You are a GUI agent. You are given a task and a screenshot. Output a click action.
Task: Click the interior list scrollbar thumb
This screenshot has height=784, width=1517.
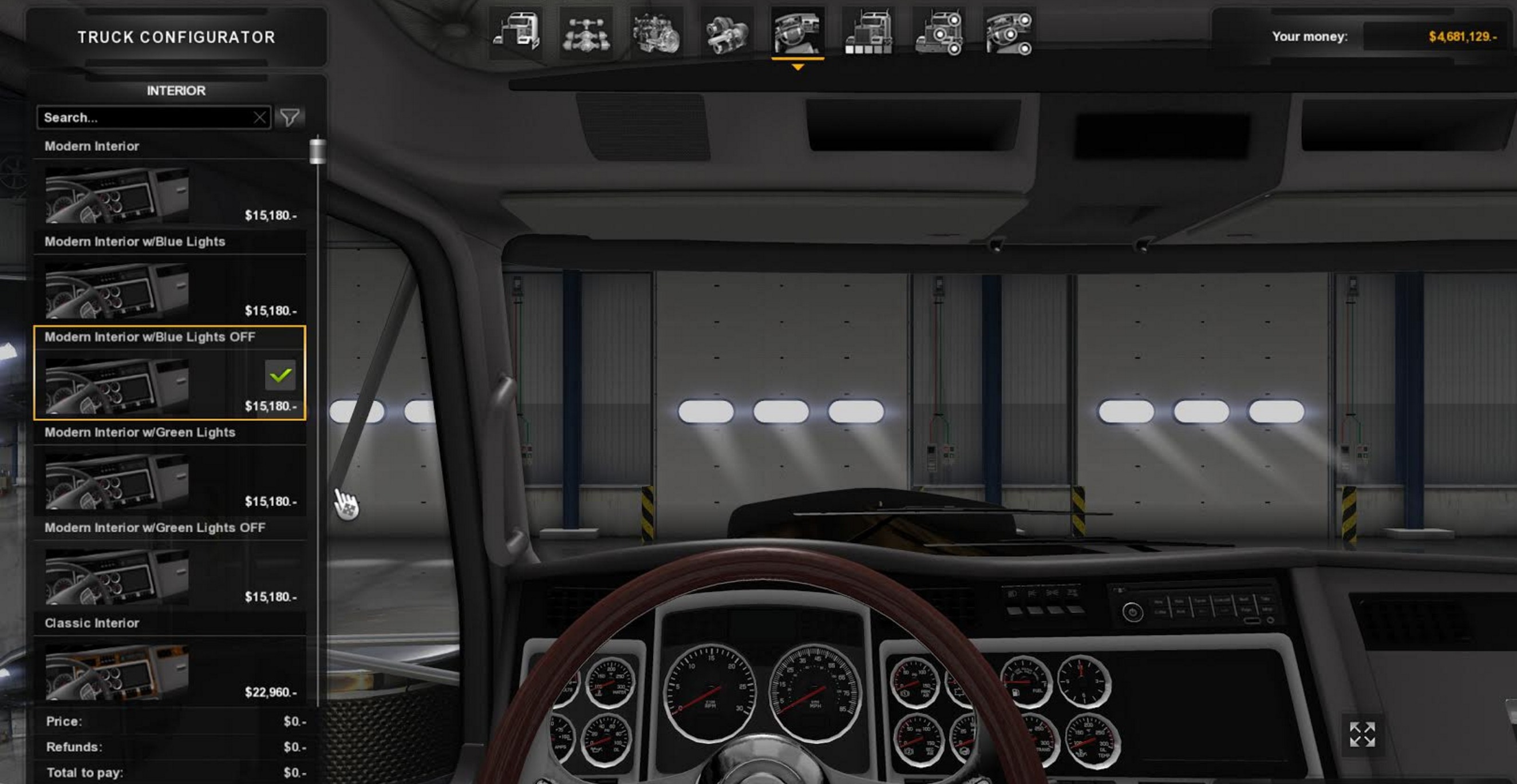(x=317, y=151)
